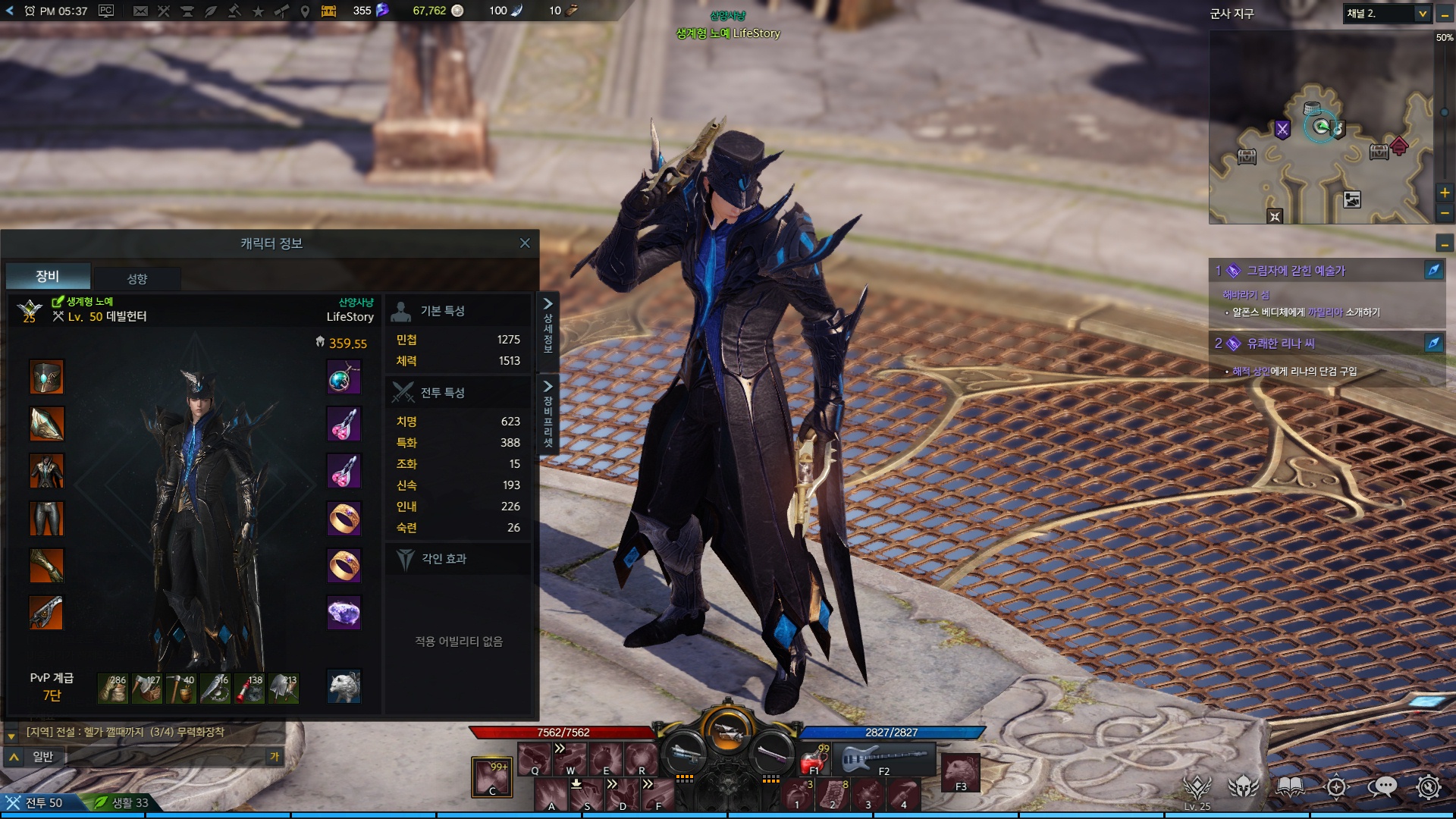Viewport: 1456px width, 819px height.
Task: Select the purple ability stone slot
Action: tap(344, 613)
